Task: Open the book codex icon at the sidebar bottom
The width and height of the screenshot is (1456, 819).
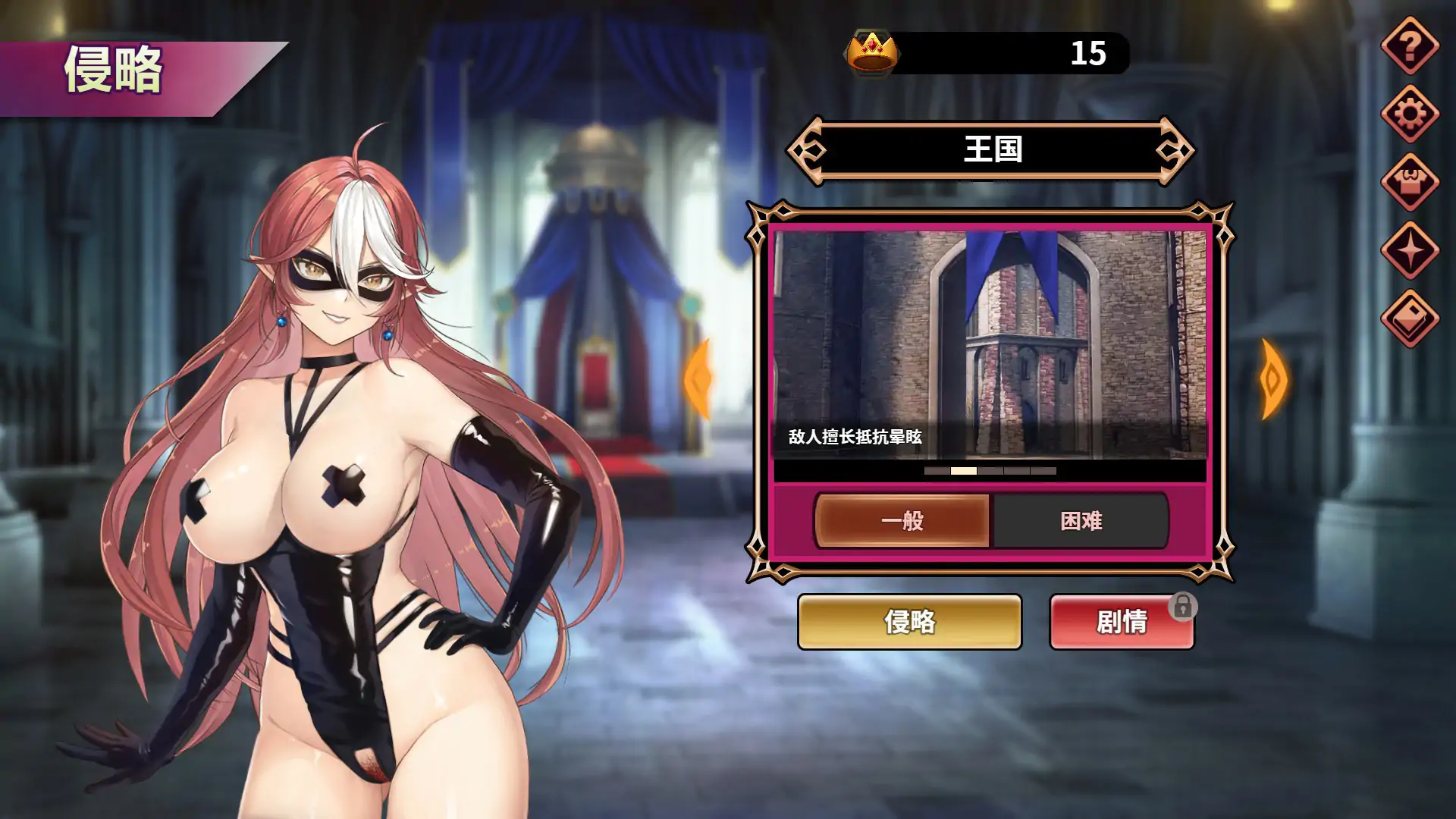Action: (1410, 315)
